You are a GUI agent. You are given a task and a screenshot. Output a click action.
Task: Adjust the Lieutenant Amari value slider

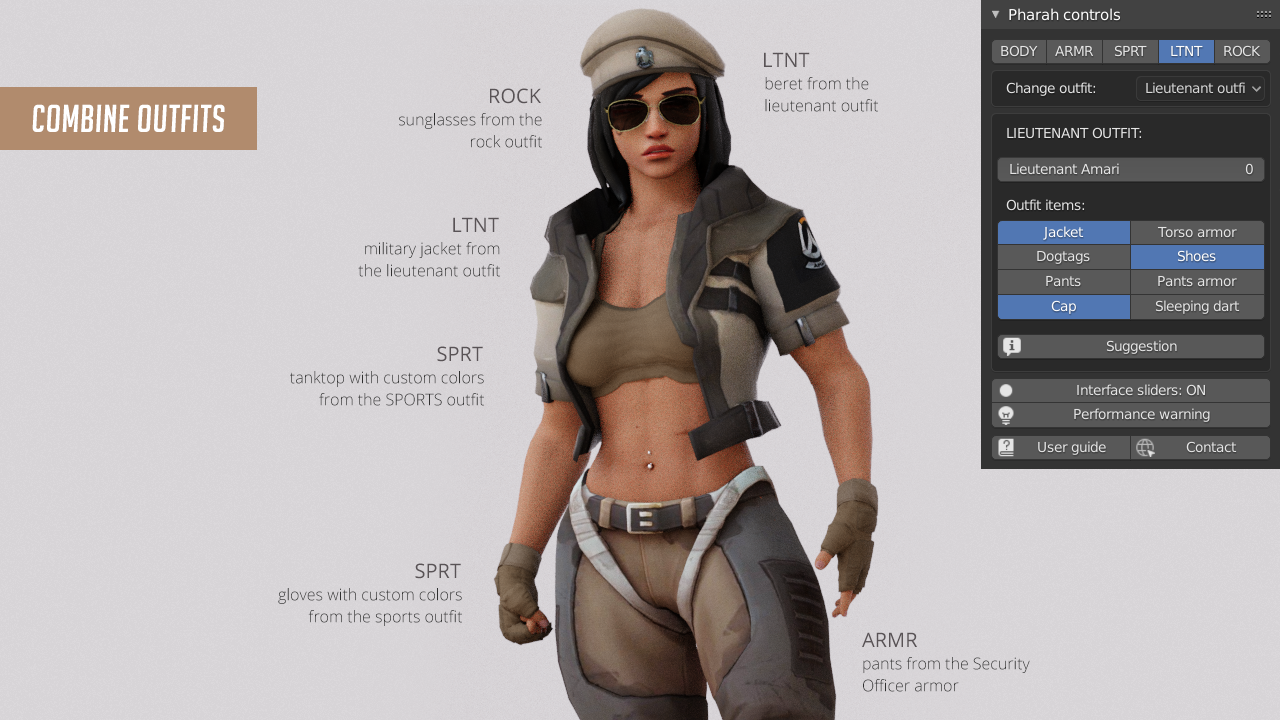[1130, 169]
